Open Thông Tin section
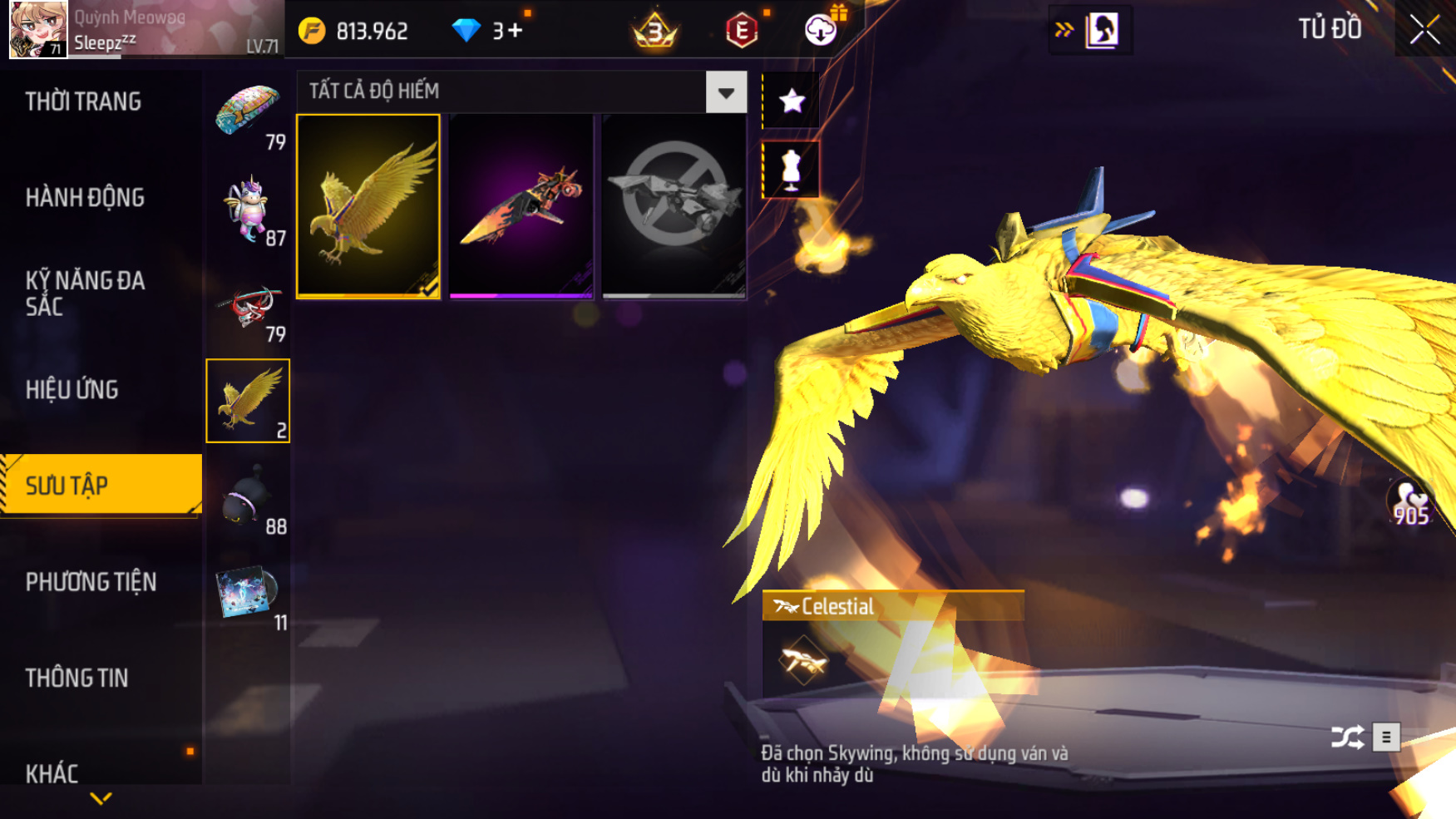1456x819 pixels. point(77,678)
